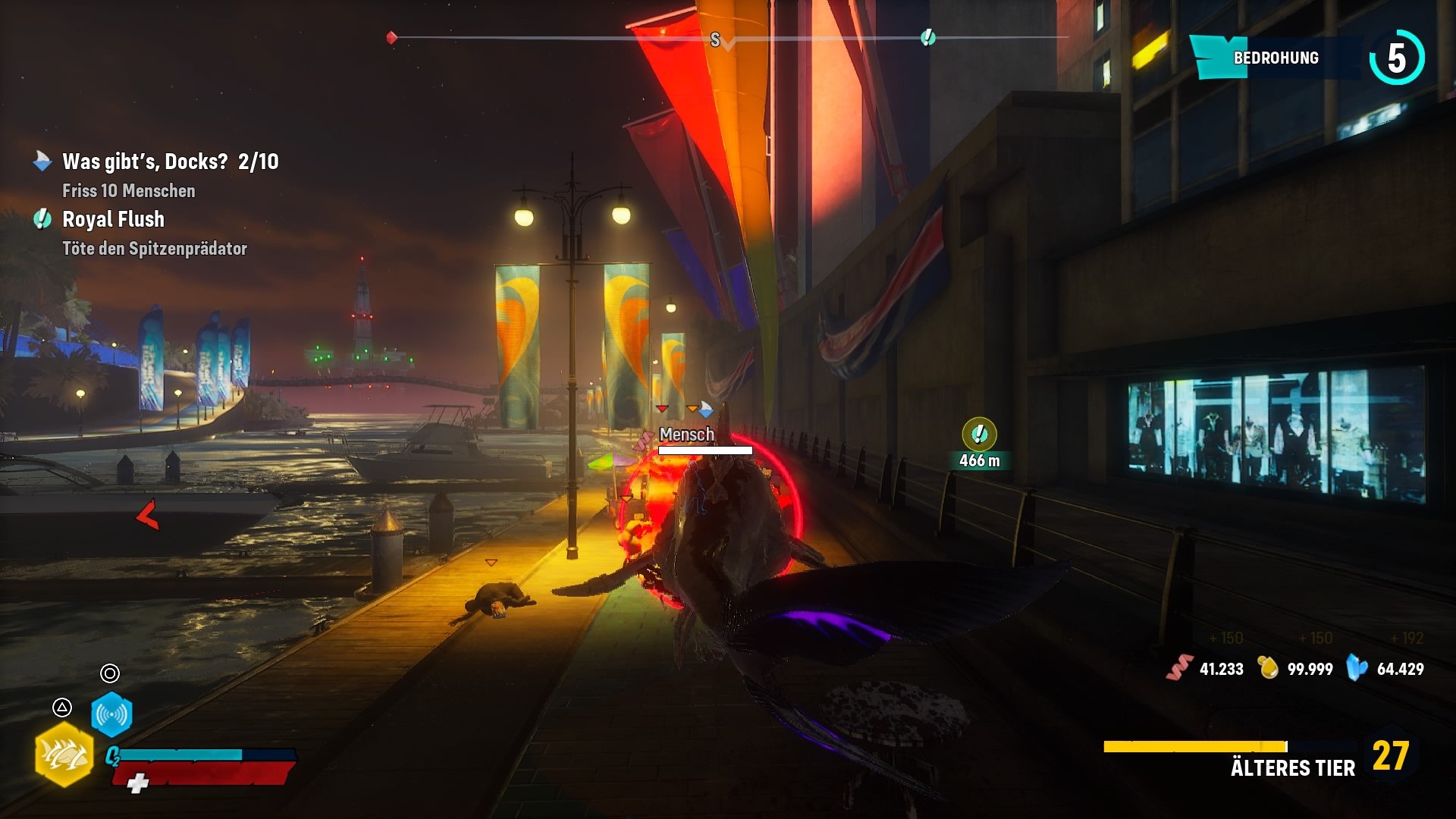Click the blue mineral crystal resource icon
Viewport: 1456px width, 819px height.
[1357, 668]
